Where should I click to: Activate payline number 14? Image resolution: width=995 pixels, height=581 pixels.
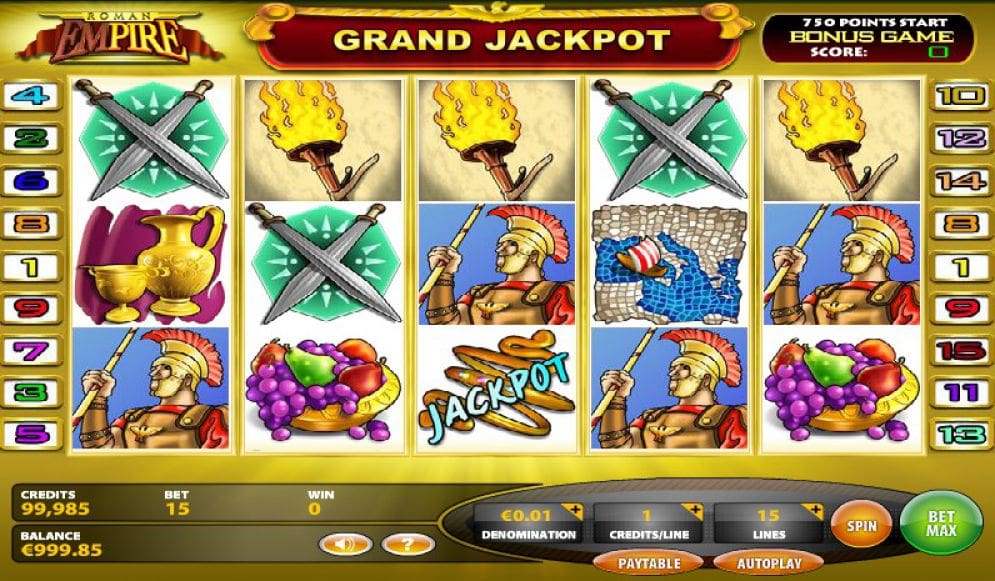click(x=960, y=181)
